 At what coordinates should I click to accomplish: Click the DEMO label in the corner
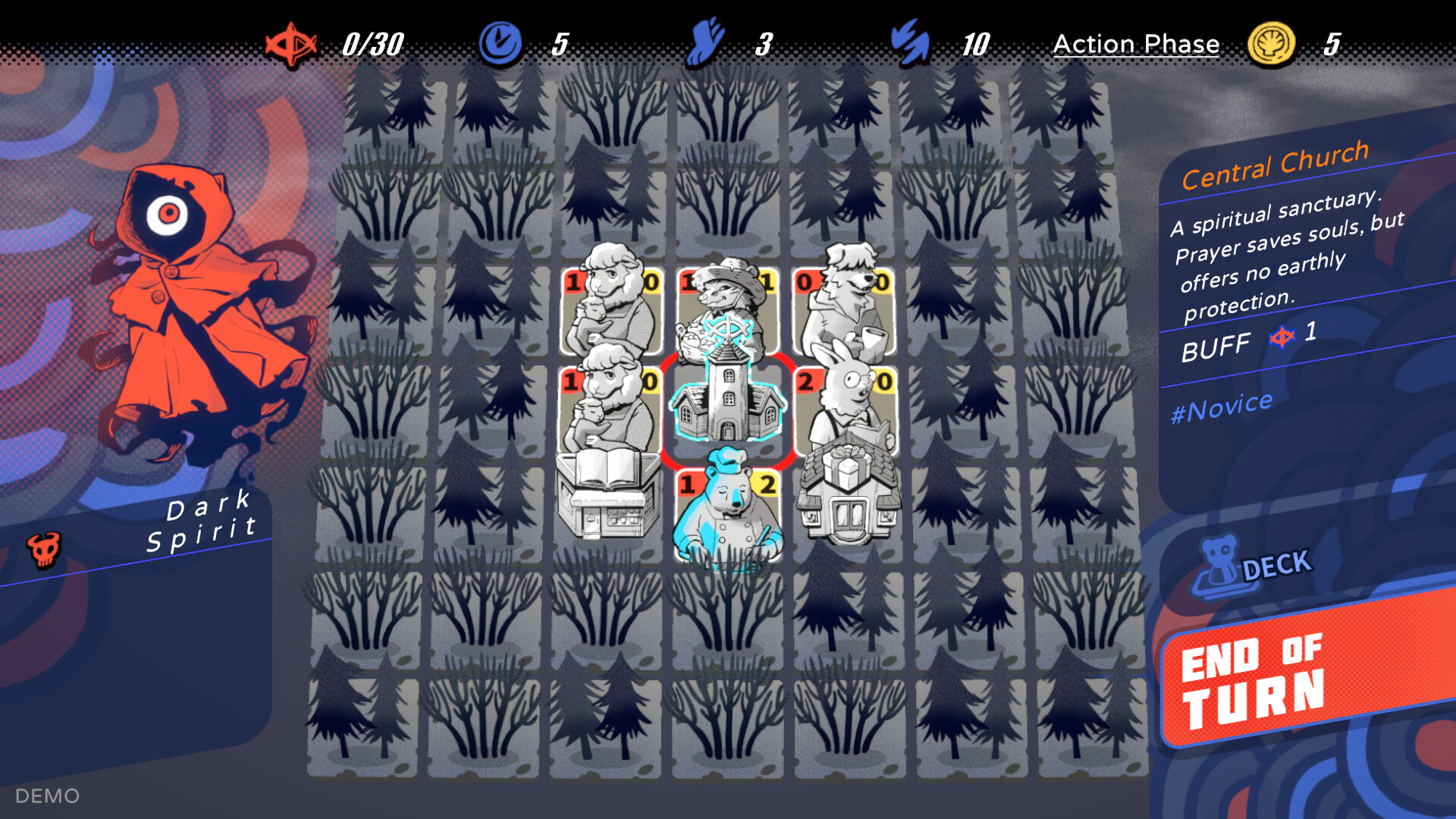[x=48, y=795]
